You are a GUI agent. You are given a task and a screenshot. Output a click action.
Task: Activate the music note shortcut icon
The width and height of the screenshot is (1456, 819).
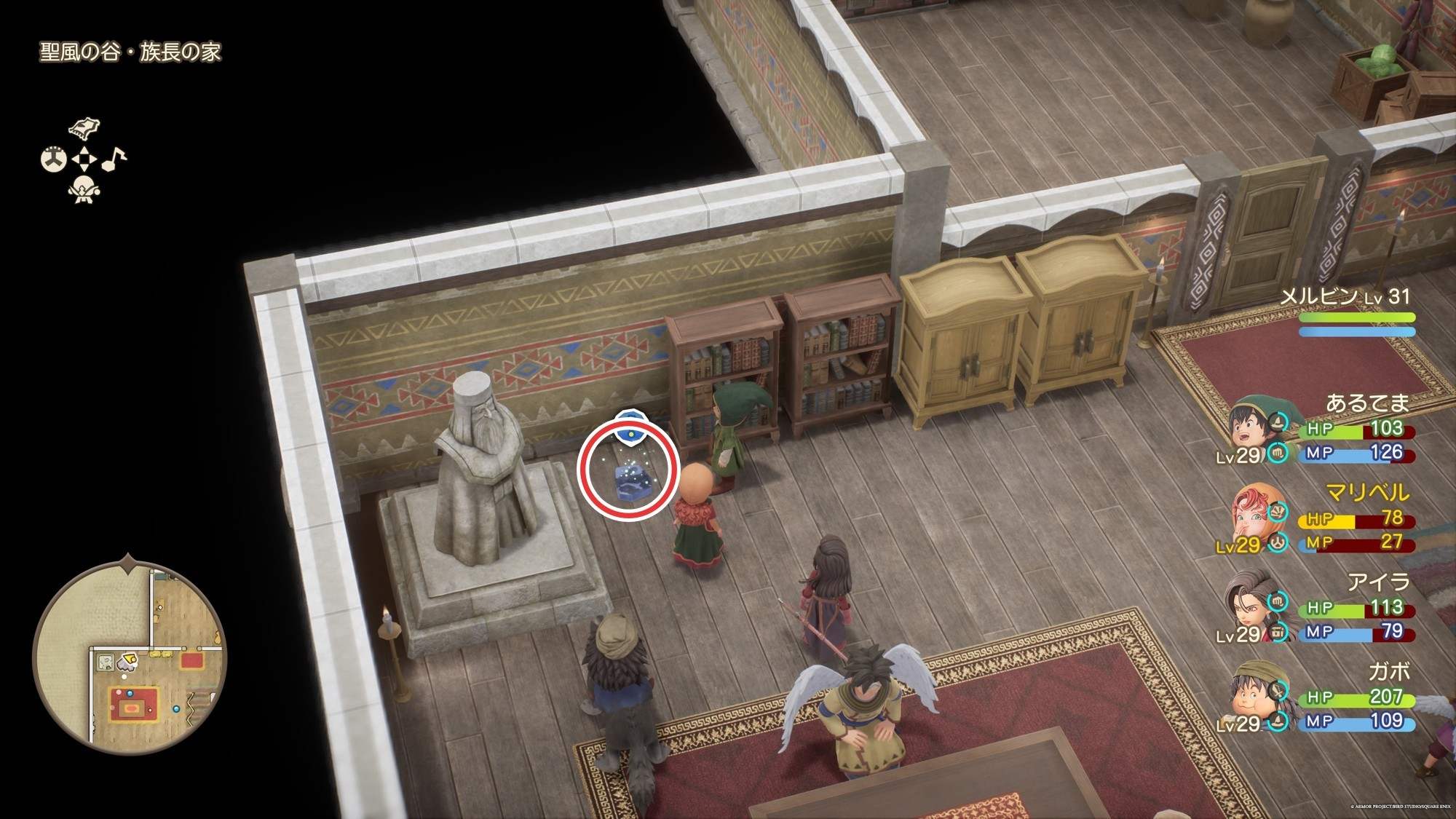(114, 159)
